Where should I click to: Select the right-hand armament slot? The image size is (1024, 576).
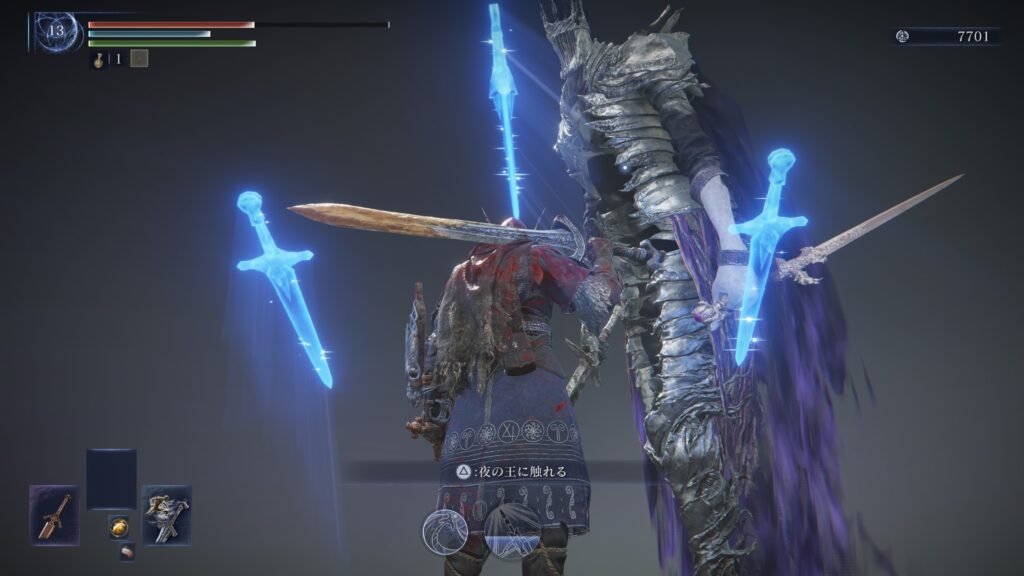(x=166, y=515)
